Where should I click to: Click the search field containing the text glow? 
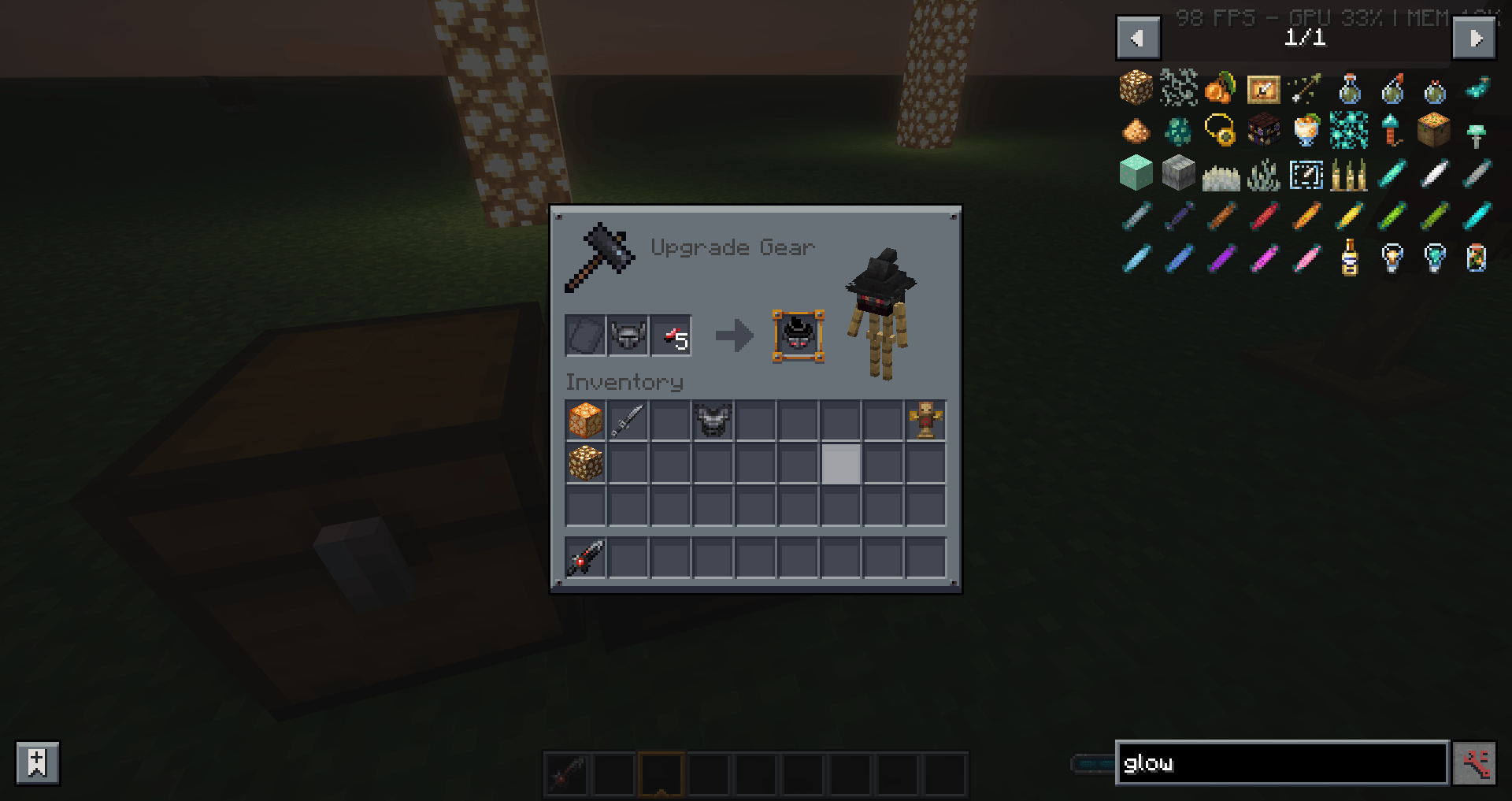1281,762
